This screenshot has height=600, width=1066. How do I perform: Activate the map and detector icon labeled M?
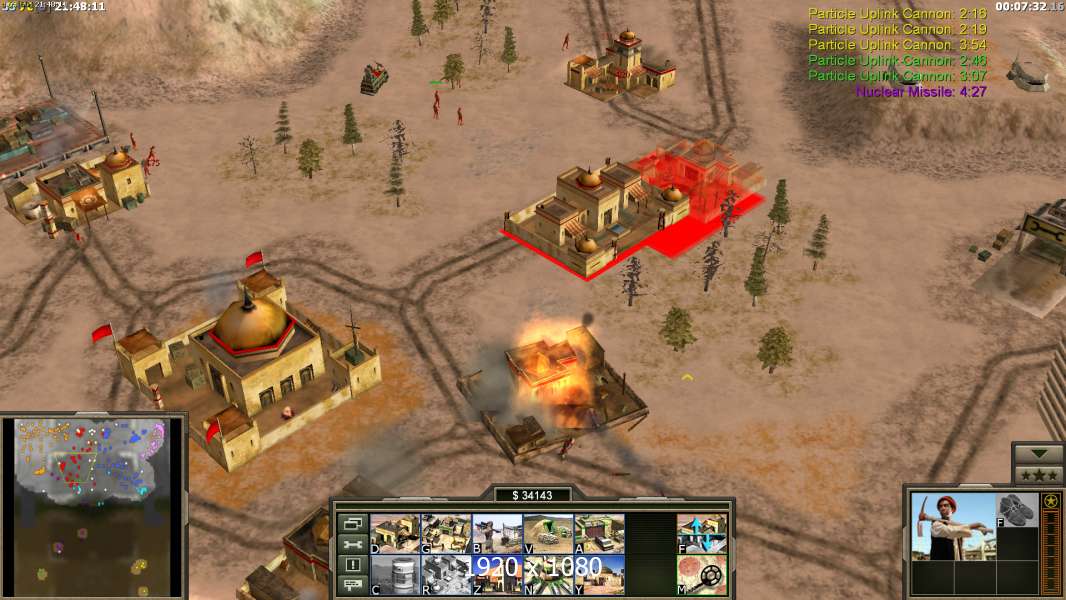tap(702, 574)
